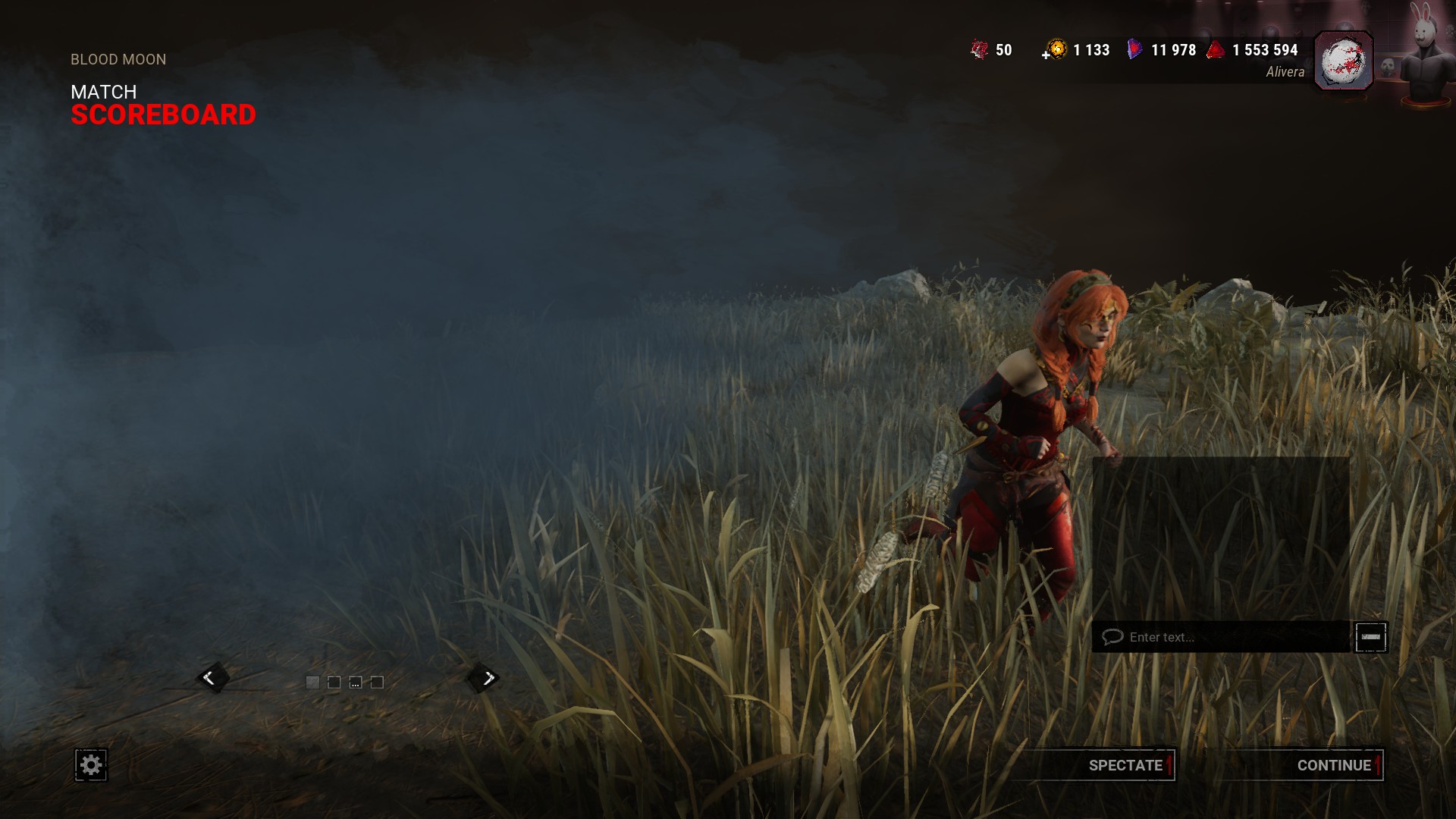
Task: Select the ellipsis page indicator square
Action: (x=356, y=682)
